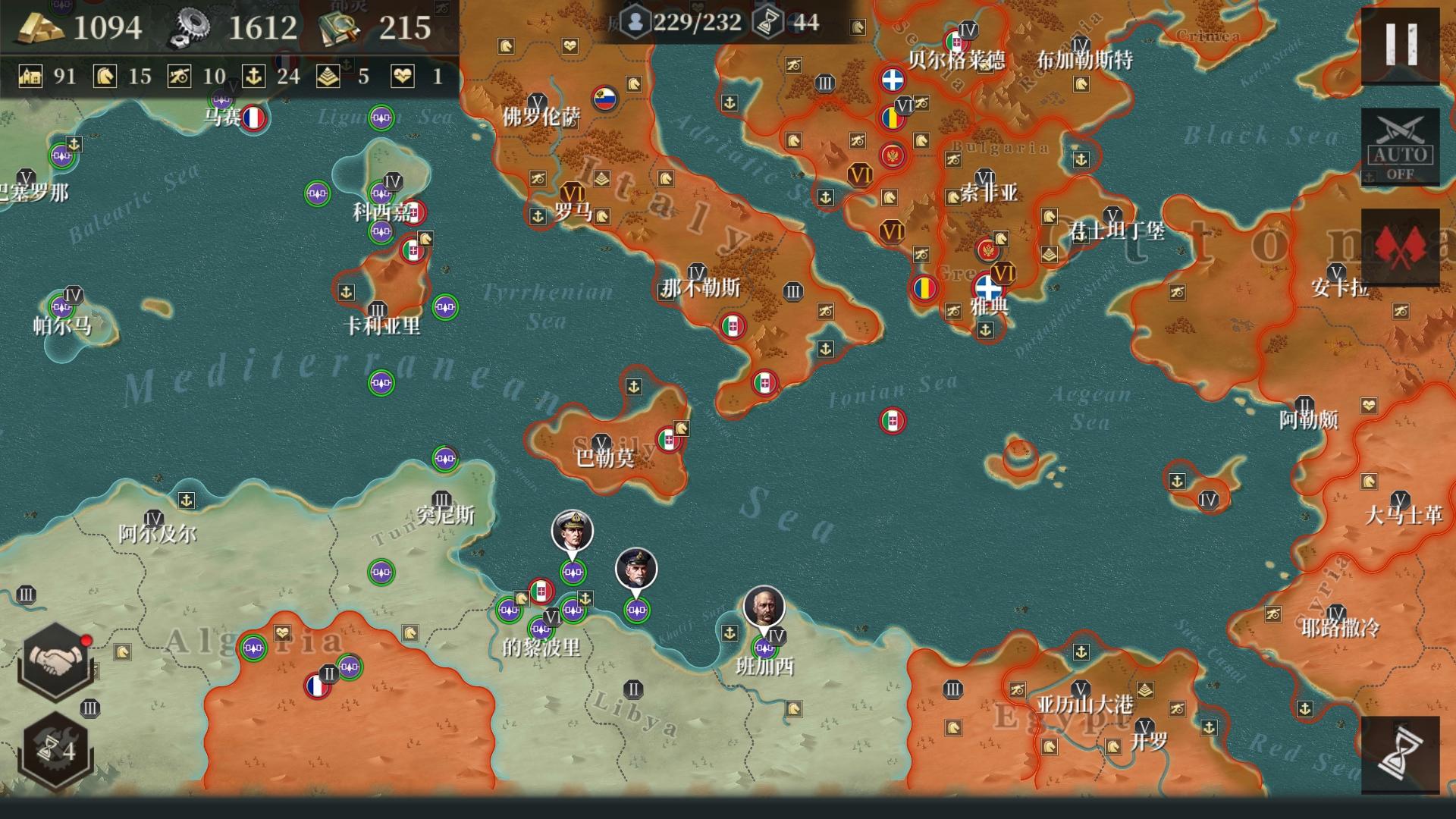Select the French army in Algeria
Image resolution: width=1456 pixels, height=819 pixels.
tap(317, 686)
